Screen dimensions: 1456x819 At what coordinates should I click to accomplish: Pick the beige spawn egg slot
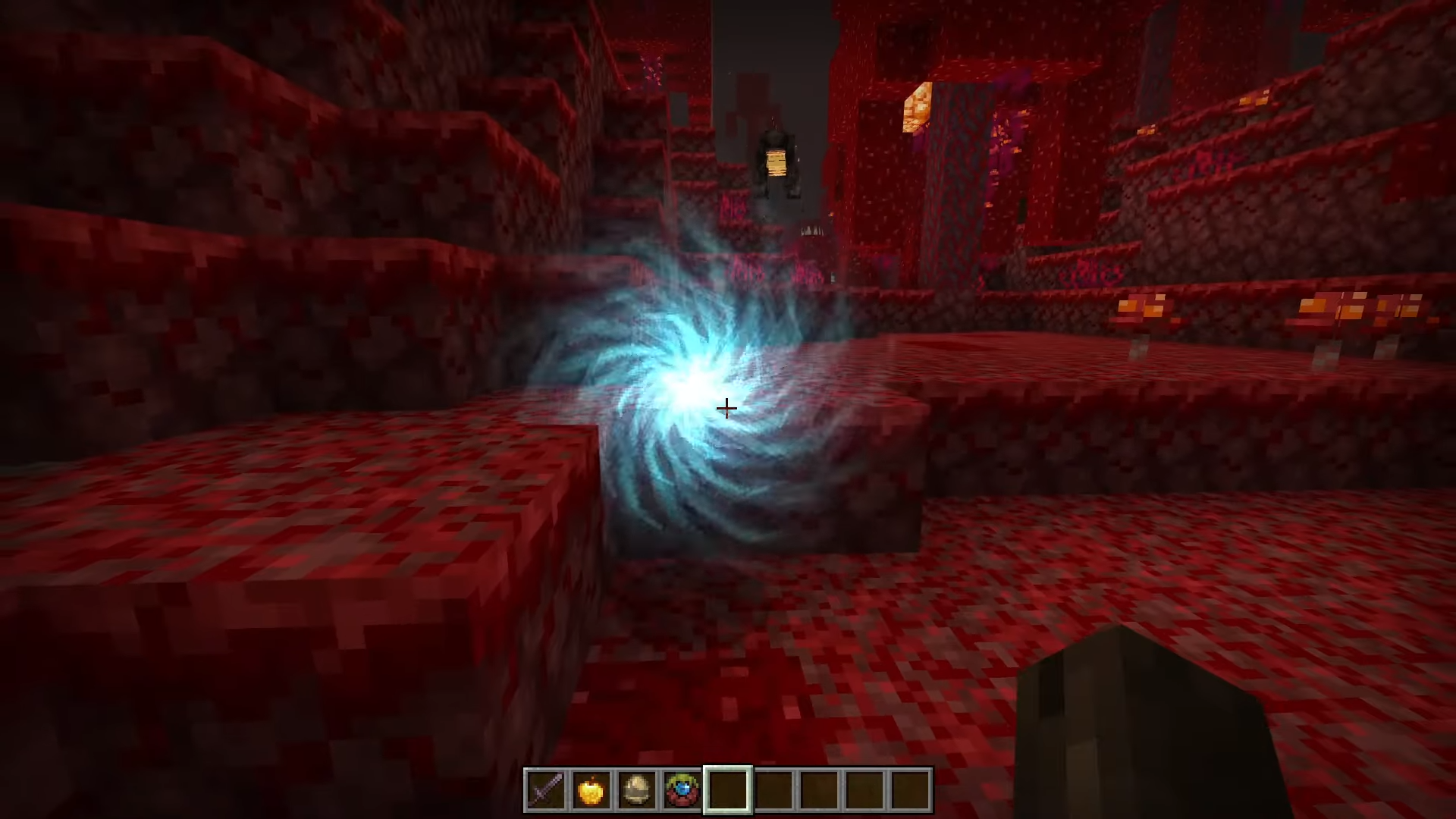click(x=637, y=790)
